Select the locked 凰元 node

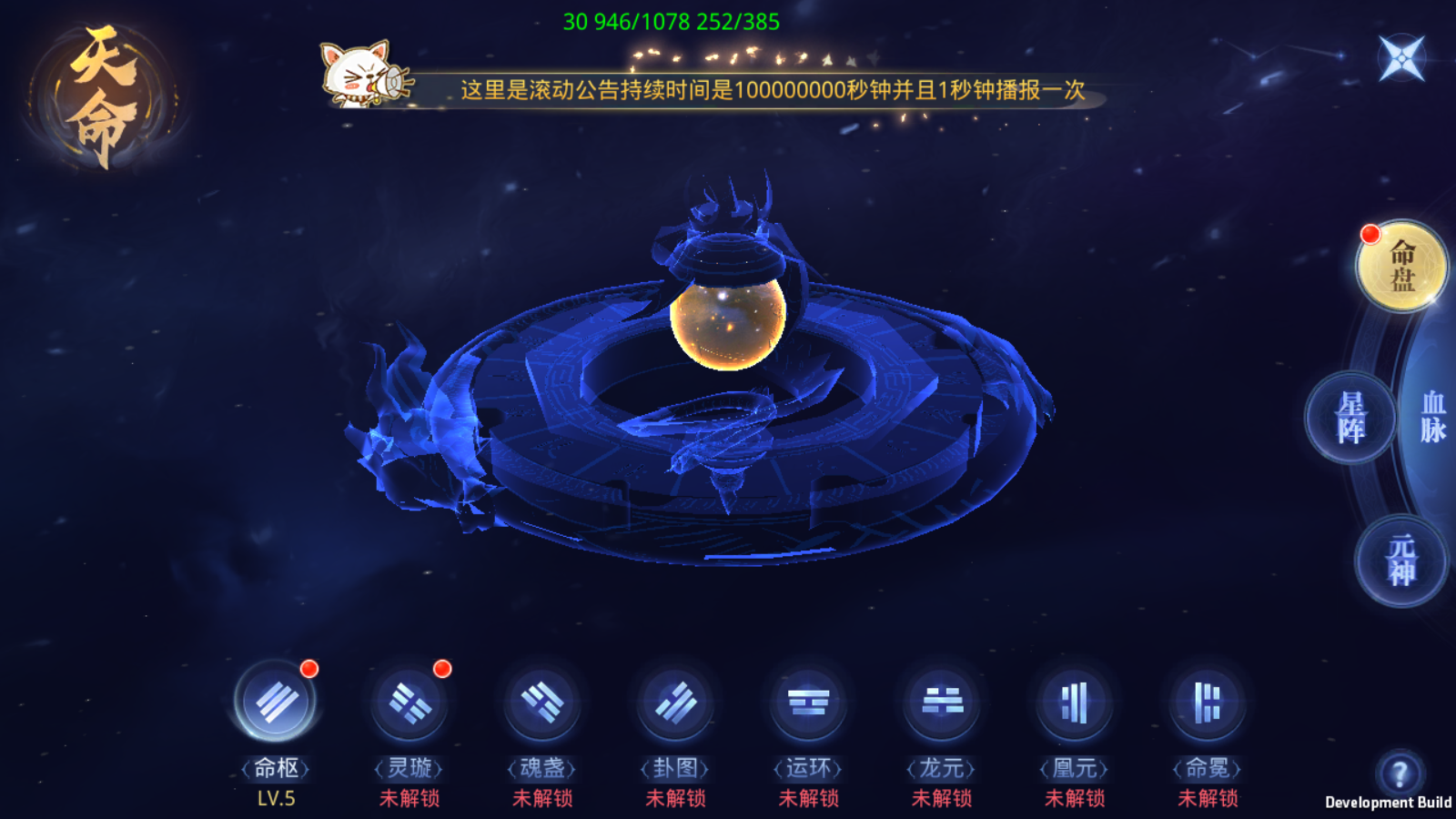click(1075, 703)
